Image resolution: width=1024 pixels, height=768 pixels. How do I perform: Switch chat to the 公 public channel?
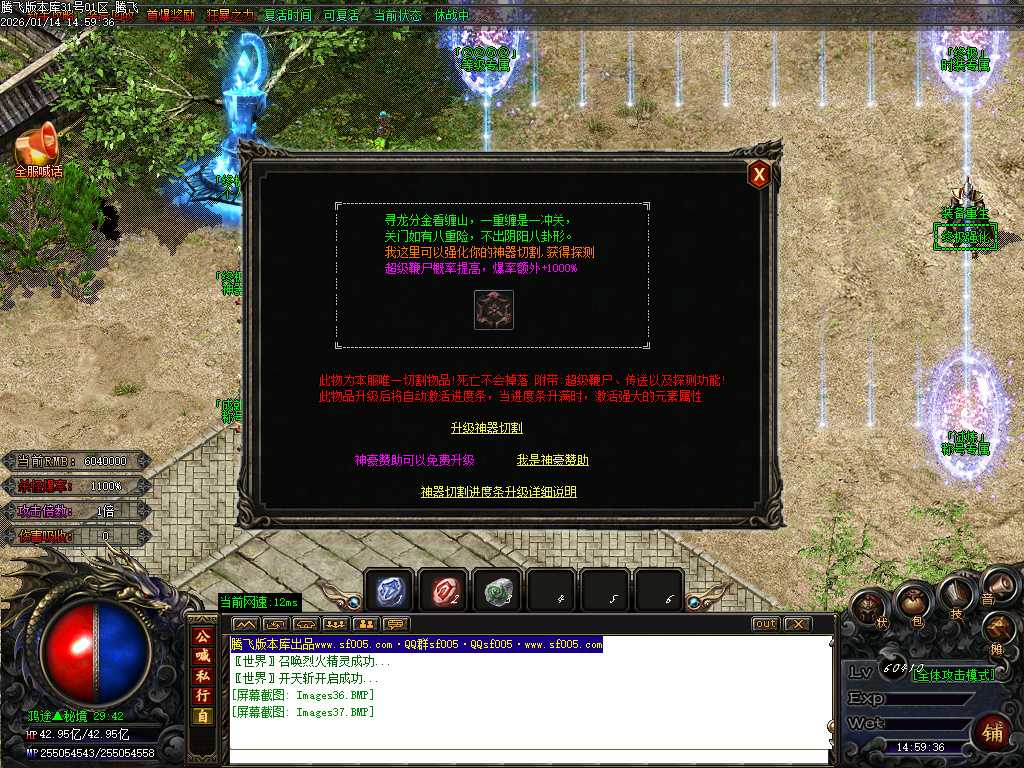click(x=203, y=636)
